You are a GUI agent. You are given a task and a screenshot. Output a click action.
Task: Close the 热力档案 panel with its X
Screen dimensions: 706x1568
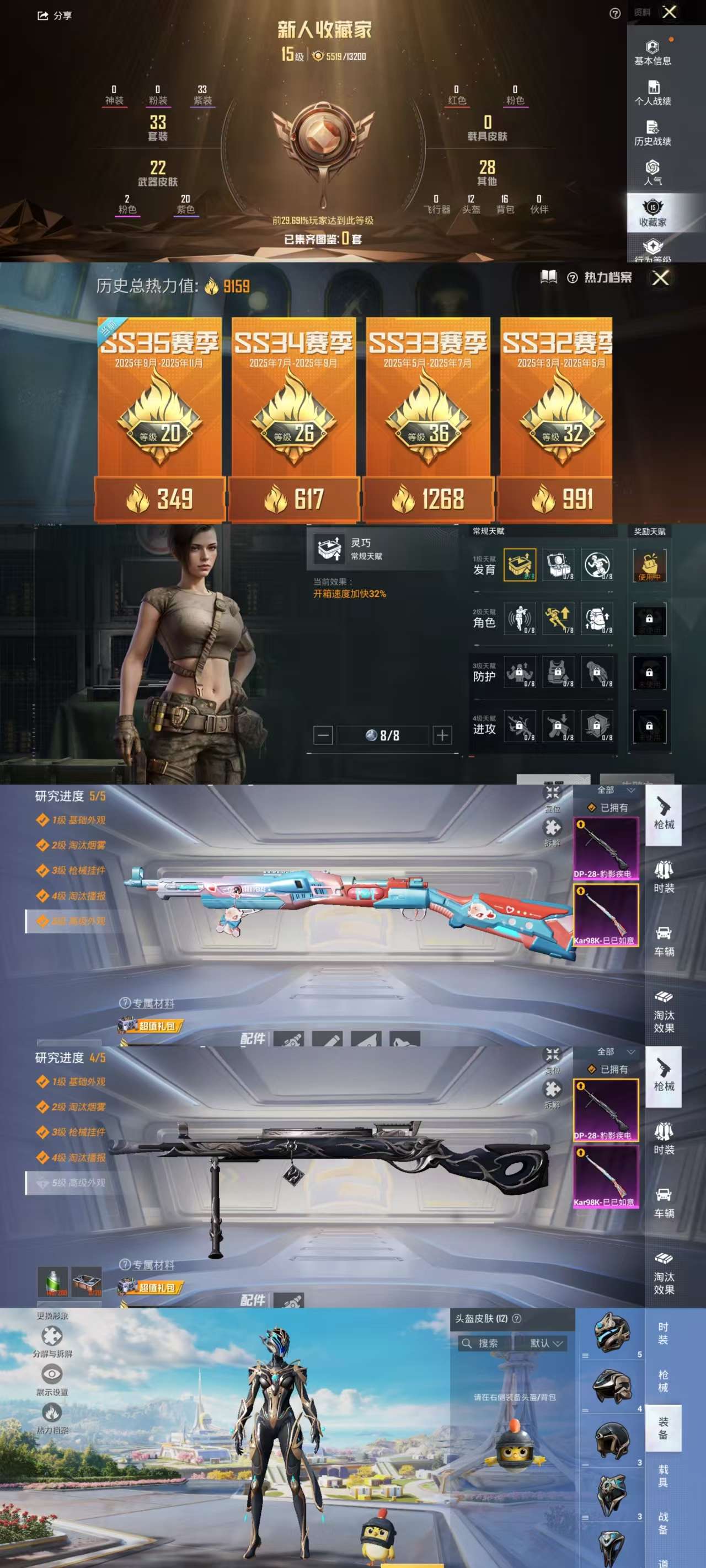(660, 278)
